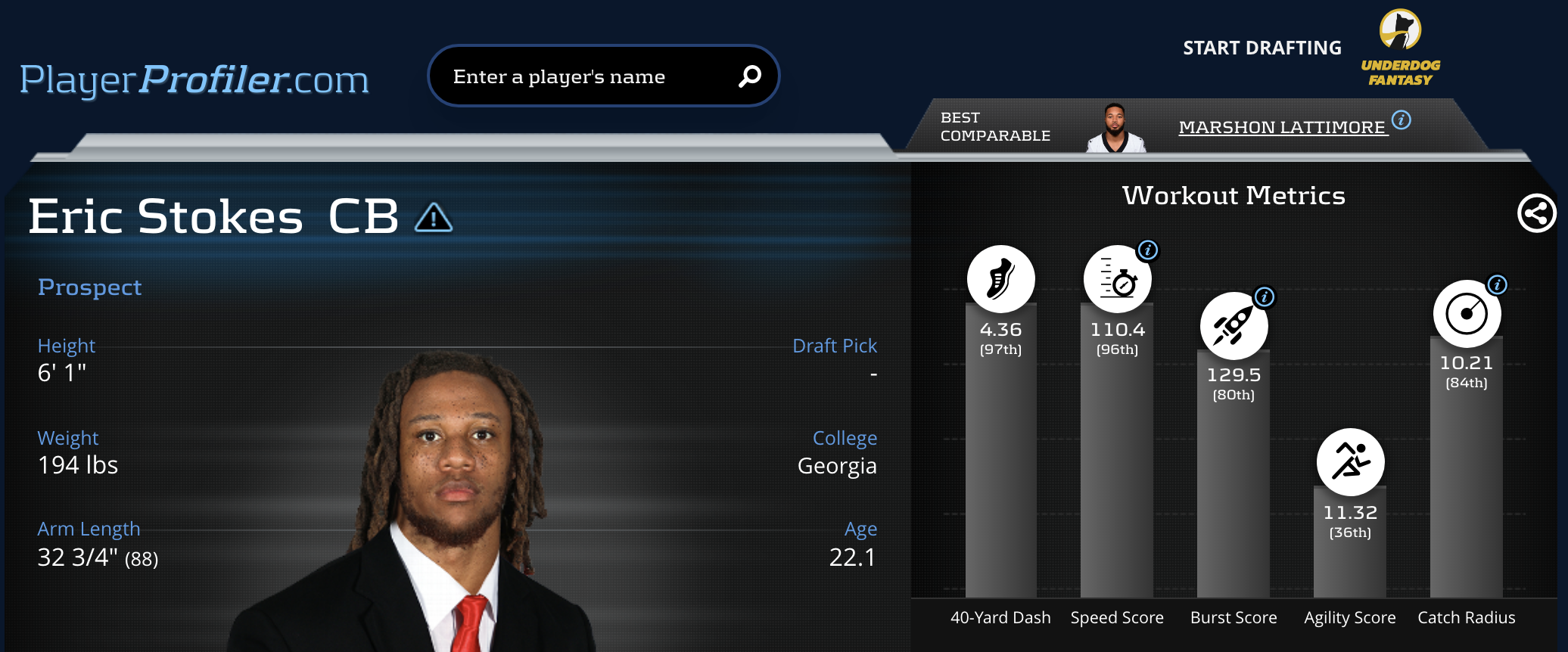Image resolution: width=1568 pixels, height=652 pixels.
Task: Open the Start Drafting link
Action: click(x=1262, y=48)
